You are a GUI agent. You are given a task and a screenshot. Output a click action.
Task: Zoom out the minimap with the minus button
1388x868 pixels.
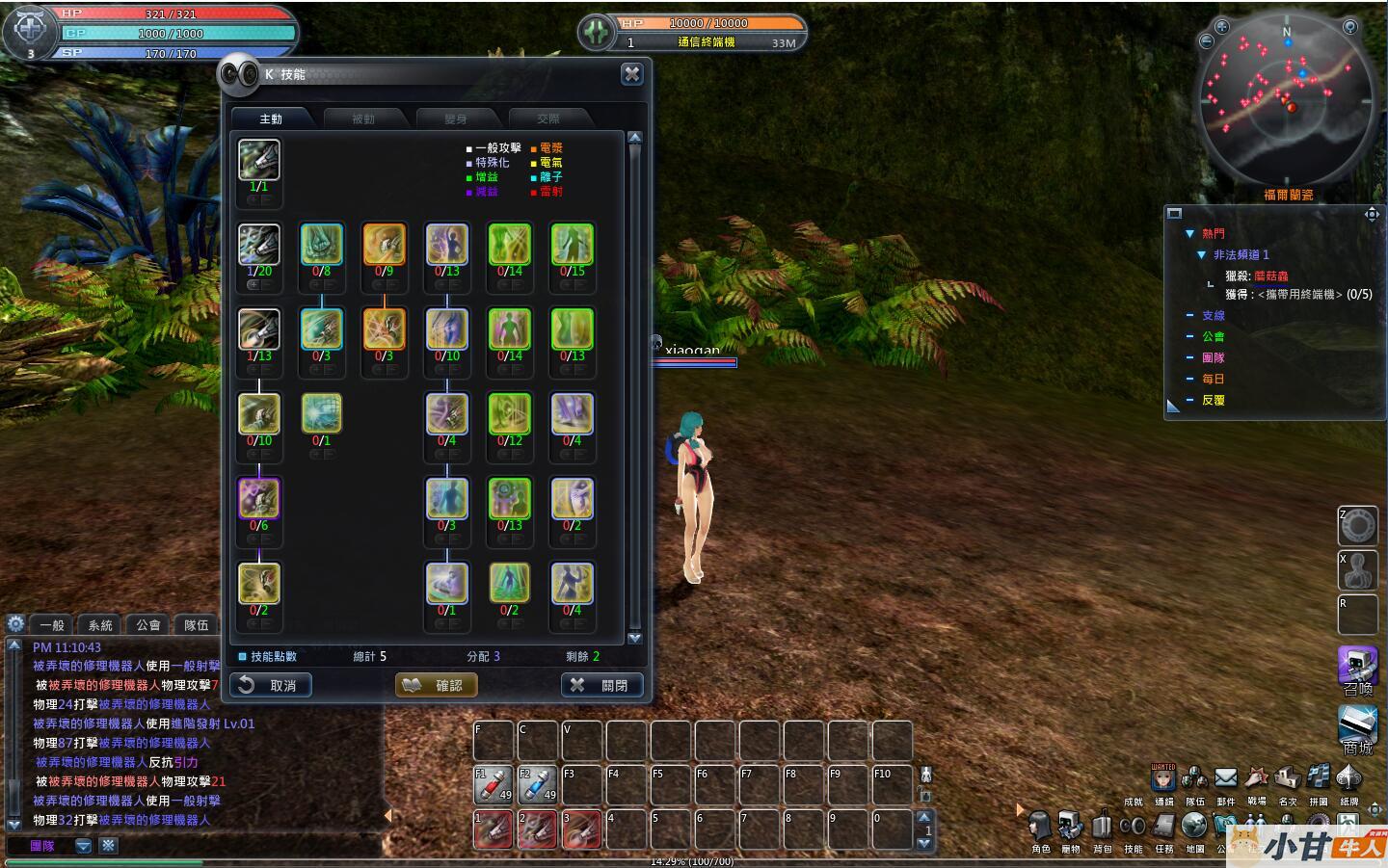click(1206, 41)
